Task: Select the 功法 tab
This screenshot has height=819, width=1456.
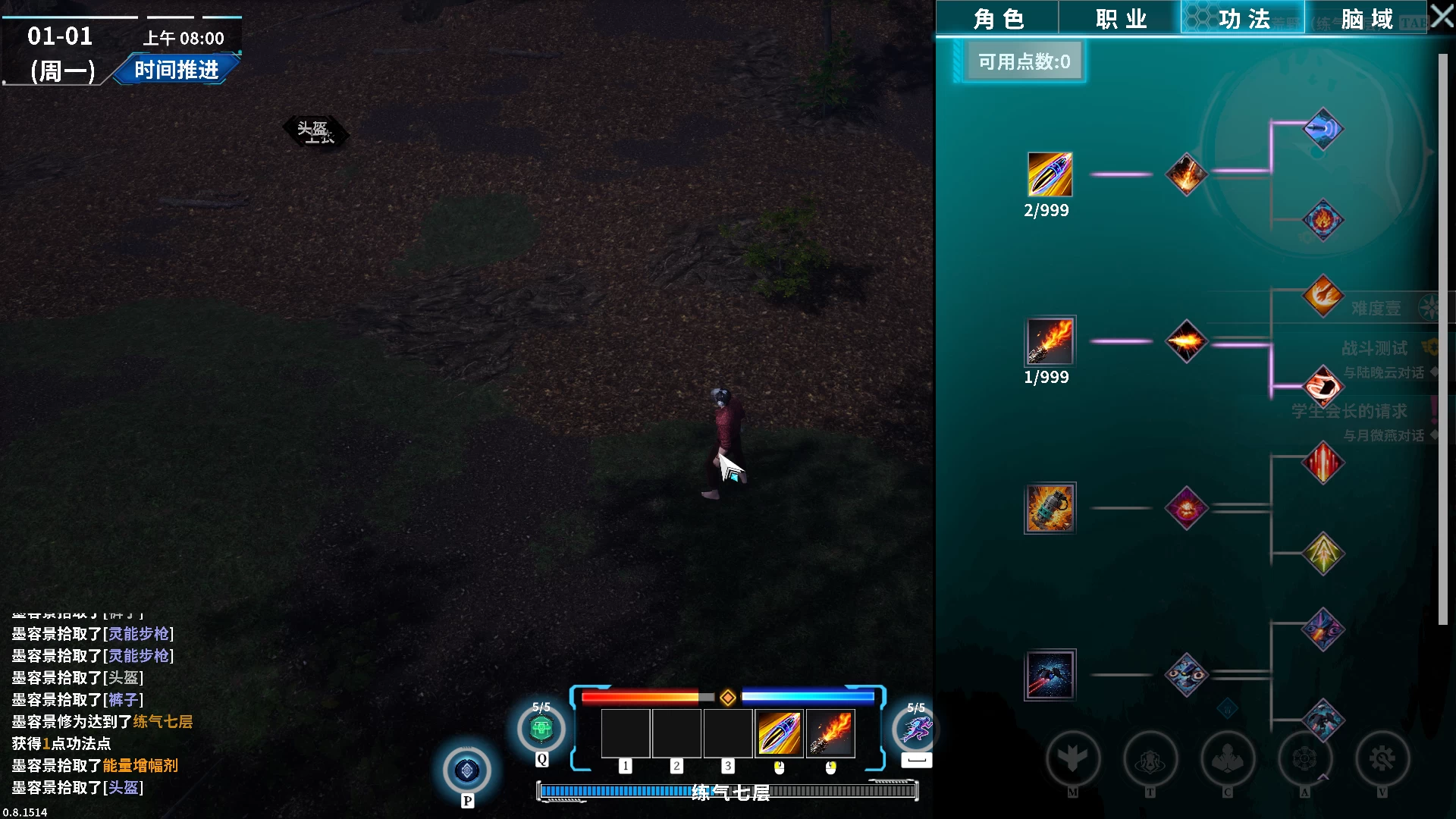Action: point(1243,19)
